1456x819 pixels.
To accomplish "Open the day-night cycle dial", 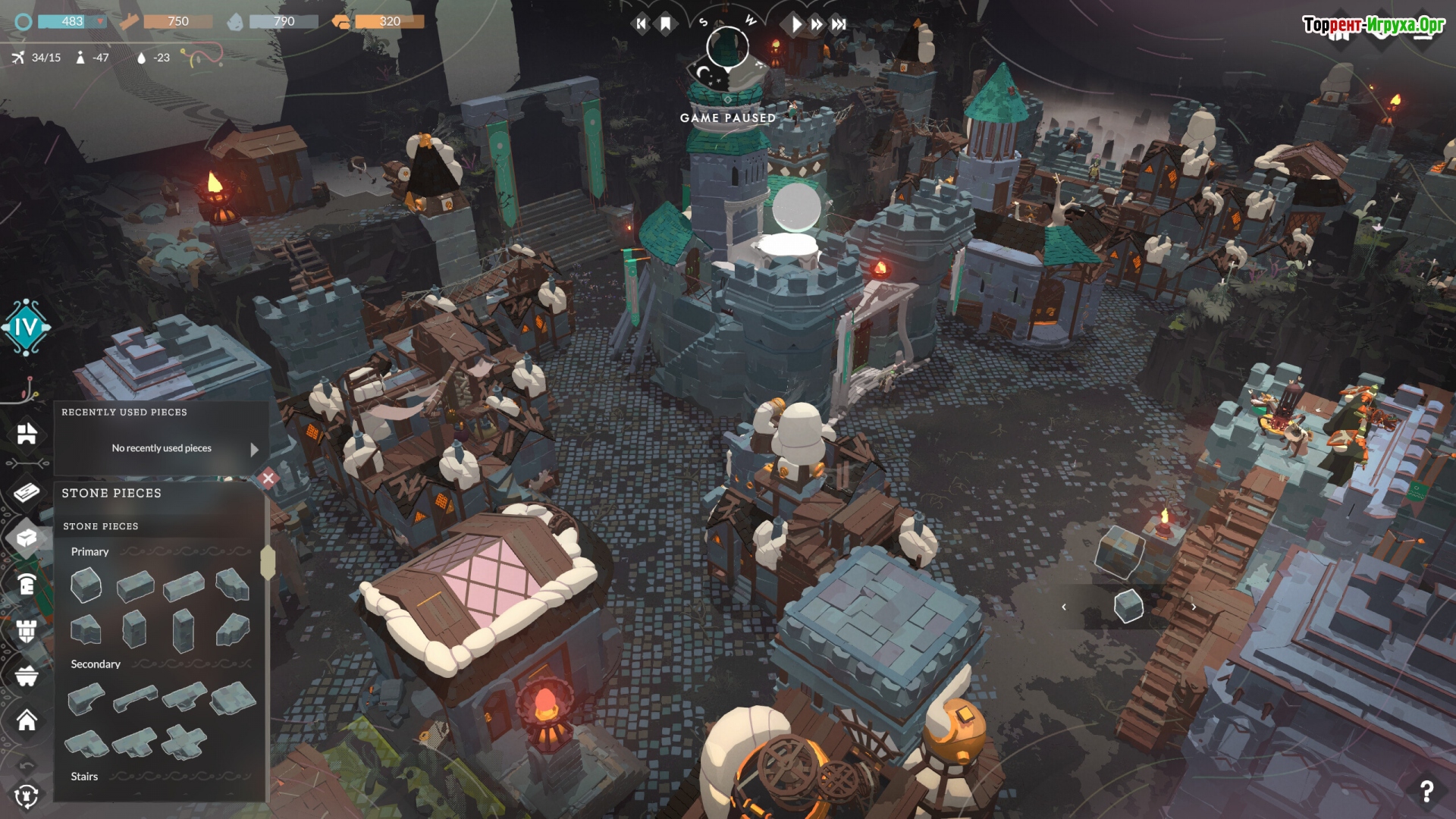I will [727, 47].
